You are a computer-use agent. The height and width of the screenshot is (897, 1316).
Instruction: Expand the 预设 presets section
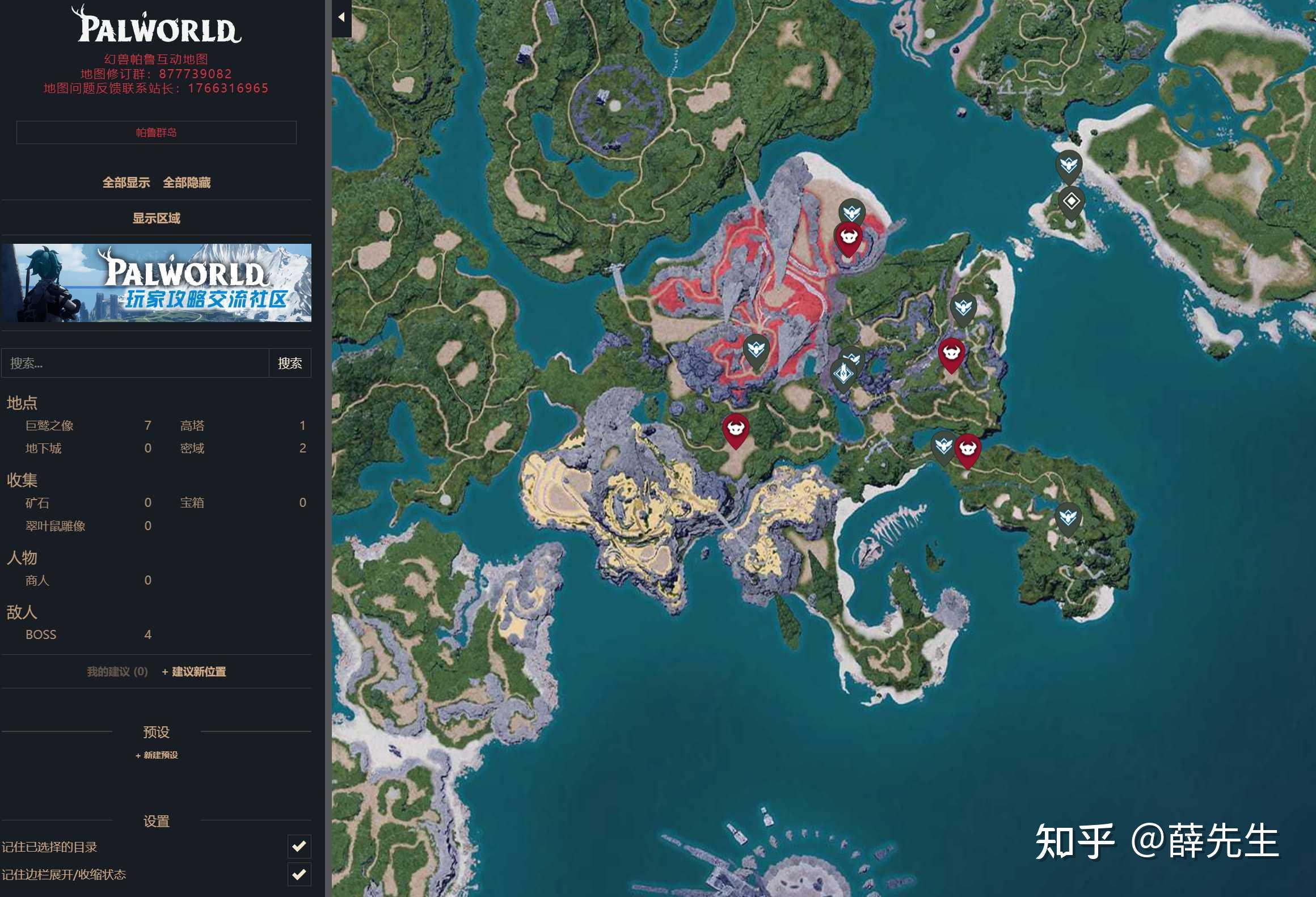[157, 732]
